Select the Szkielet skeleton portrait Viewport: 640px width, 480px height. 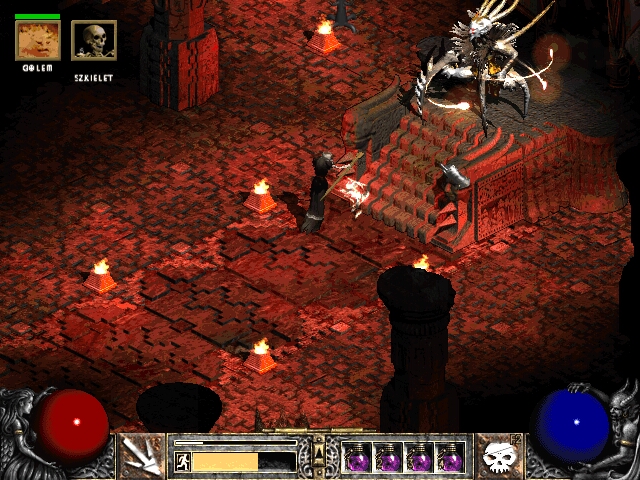(94, 40)
